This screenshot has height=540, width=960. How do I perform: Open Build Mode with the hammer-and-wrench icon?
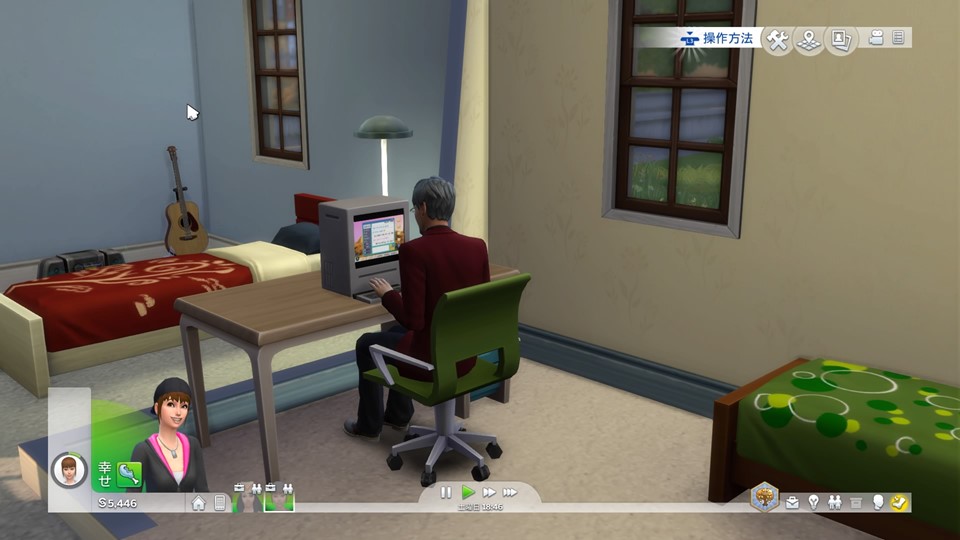(777, 40)
